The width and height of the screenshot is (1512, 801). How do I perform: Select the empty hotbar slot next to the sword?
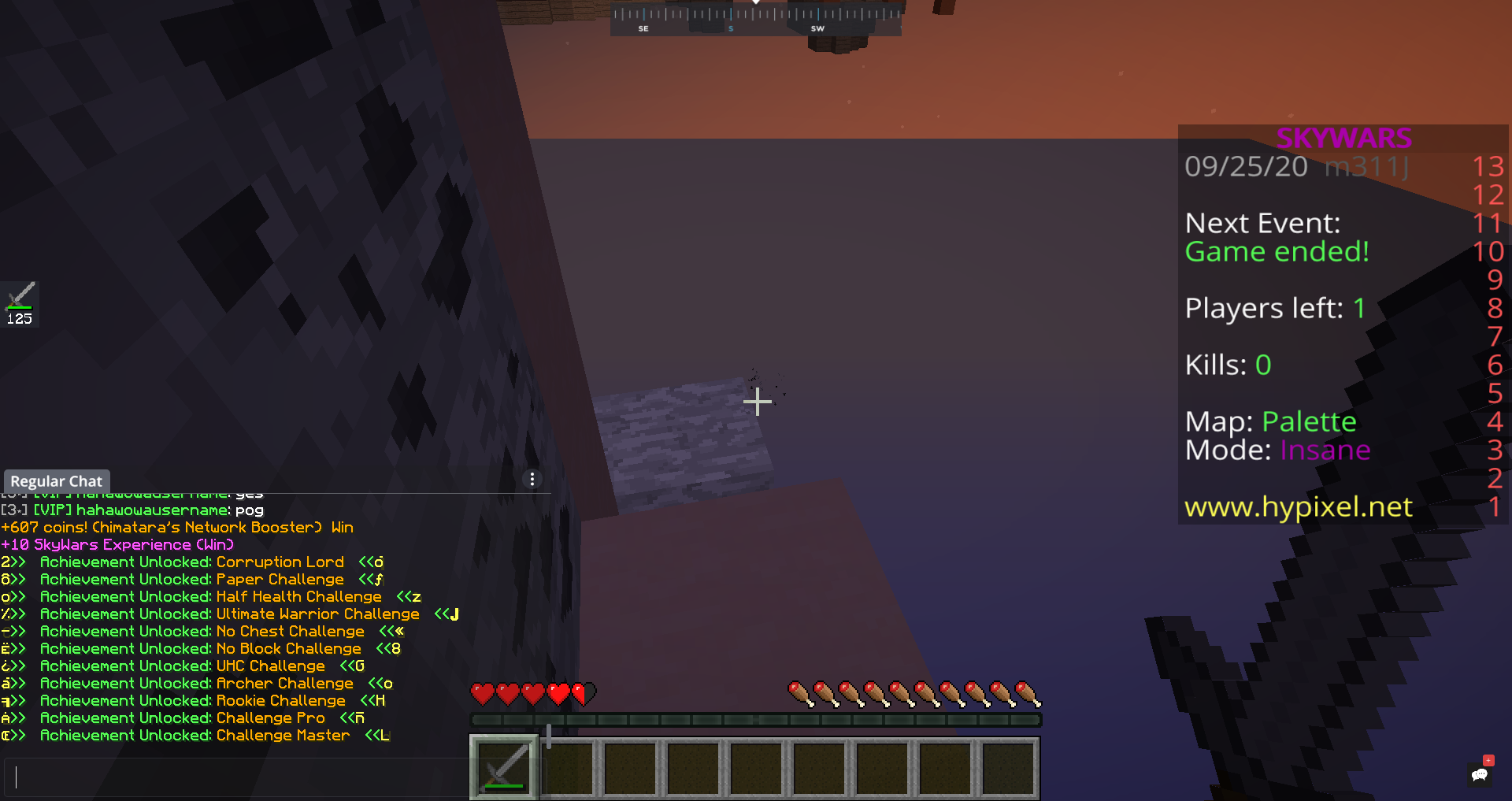[569, 766]
